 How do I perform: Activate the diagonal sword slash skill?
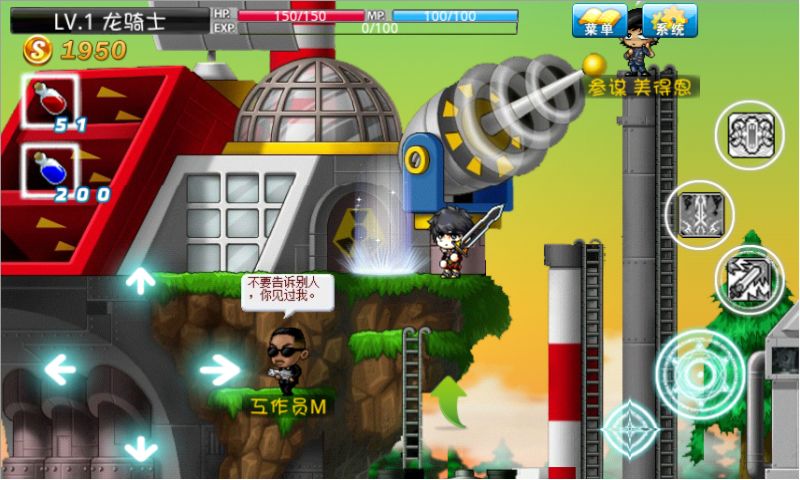click(x=748, y=279)
